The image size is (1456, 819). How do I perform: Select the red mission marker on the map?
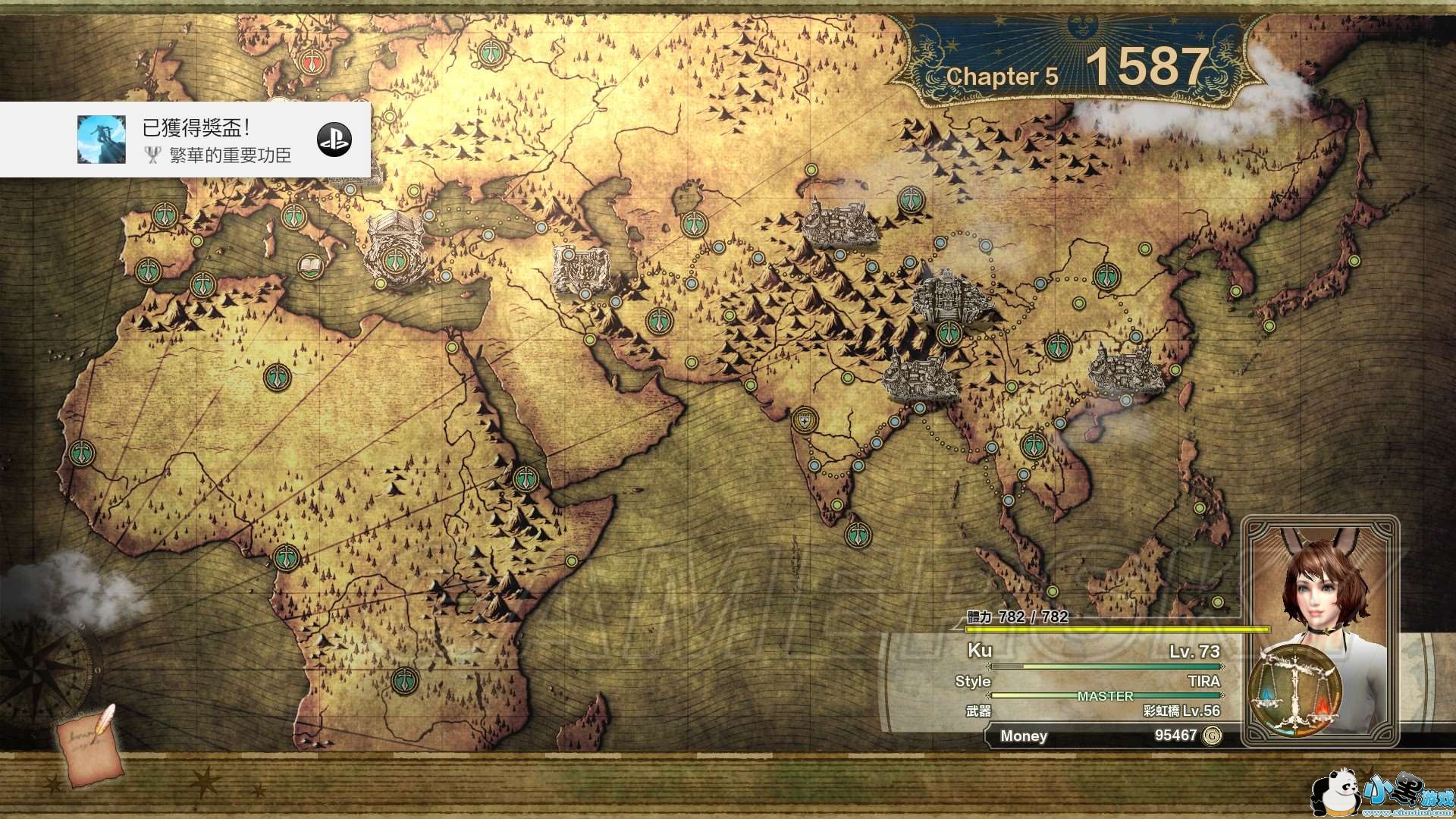(x=311, y=62)
